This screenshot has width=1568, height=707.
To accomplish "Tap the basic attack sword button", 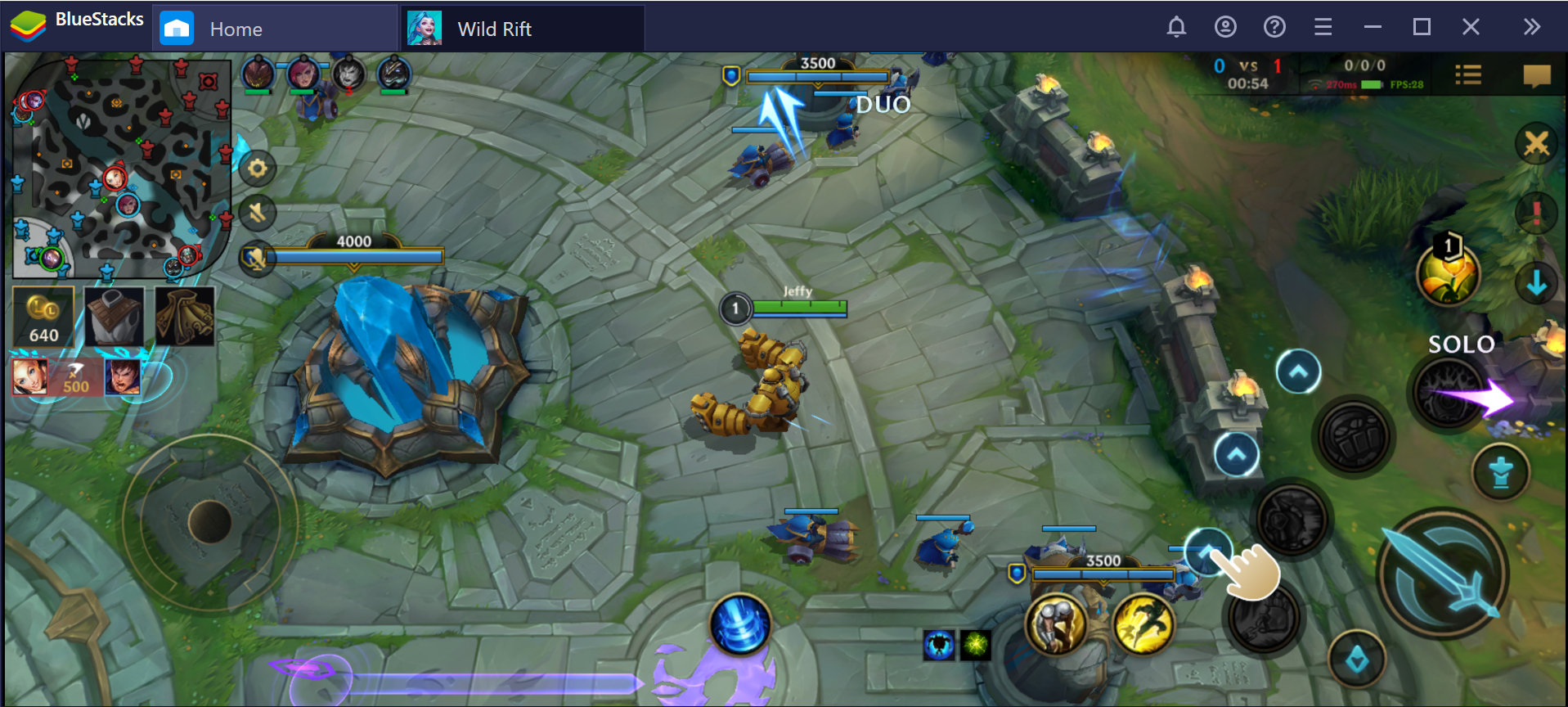I will coord(1442,573).
